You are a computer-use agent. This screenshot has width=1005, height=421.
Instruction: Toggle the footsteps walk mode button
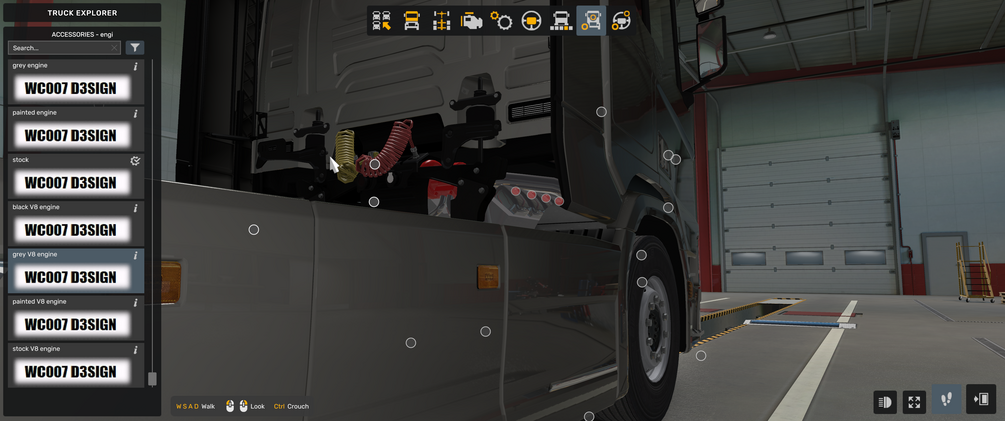[946, 400]
